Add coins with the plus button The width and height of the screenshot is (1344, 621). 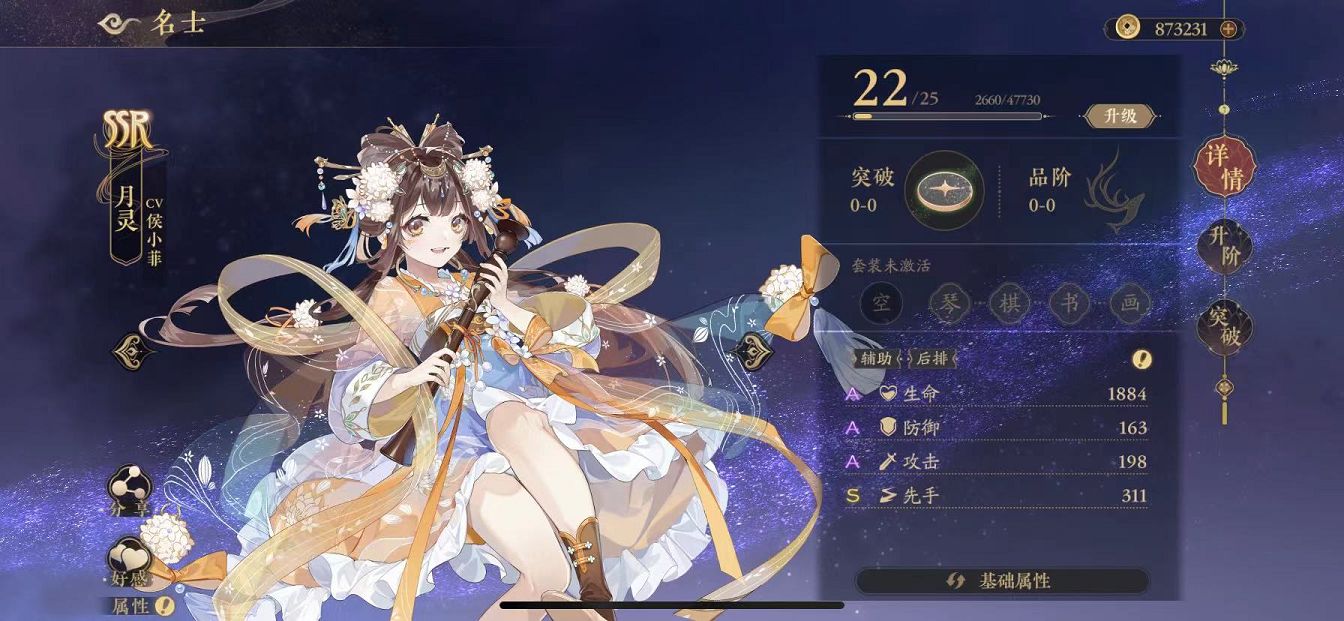pyautogui.click(x=1228, y=29)
